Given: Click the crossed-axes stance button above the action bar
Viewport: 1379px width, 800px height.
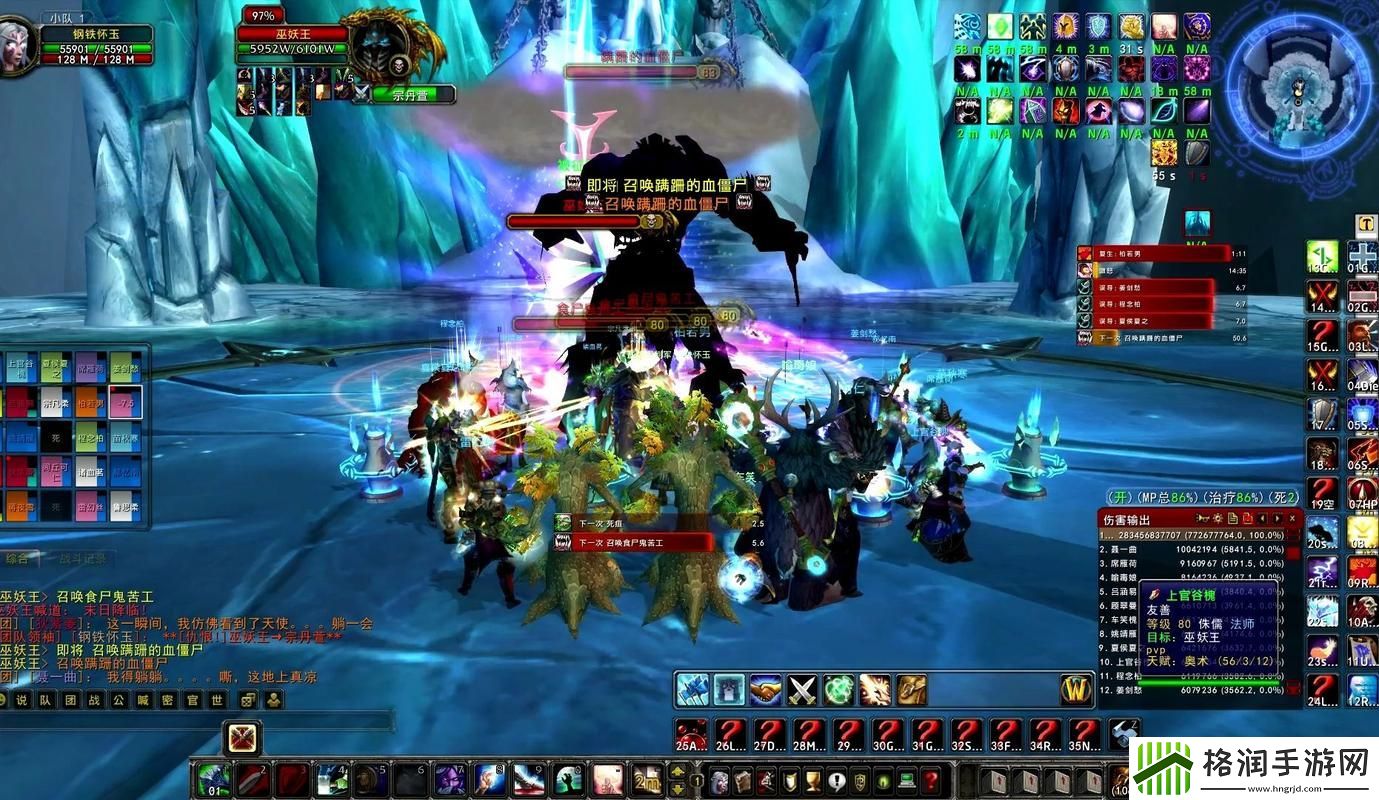Looking at the screenshot, I should (x=242, y=738).
